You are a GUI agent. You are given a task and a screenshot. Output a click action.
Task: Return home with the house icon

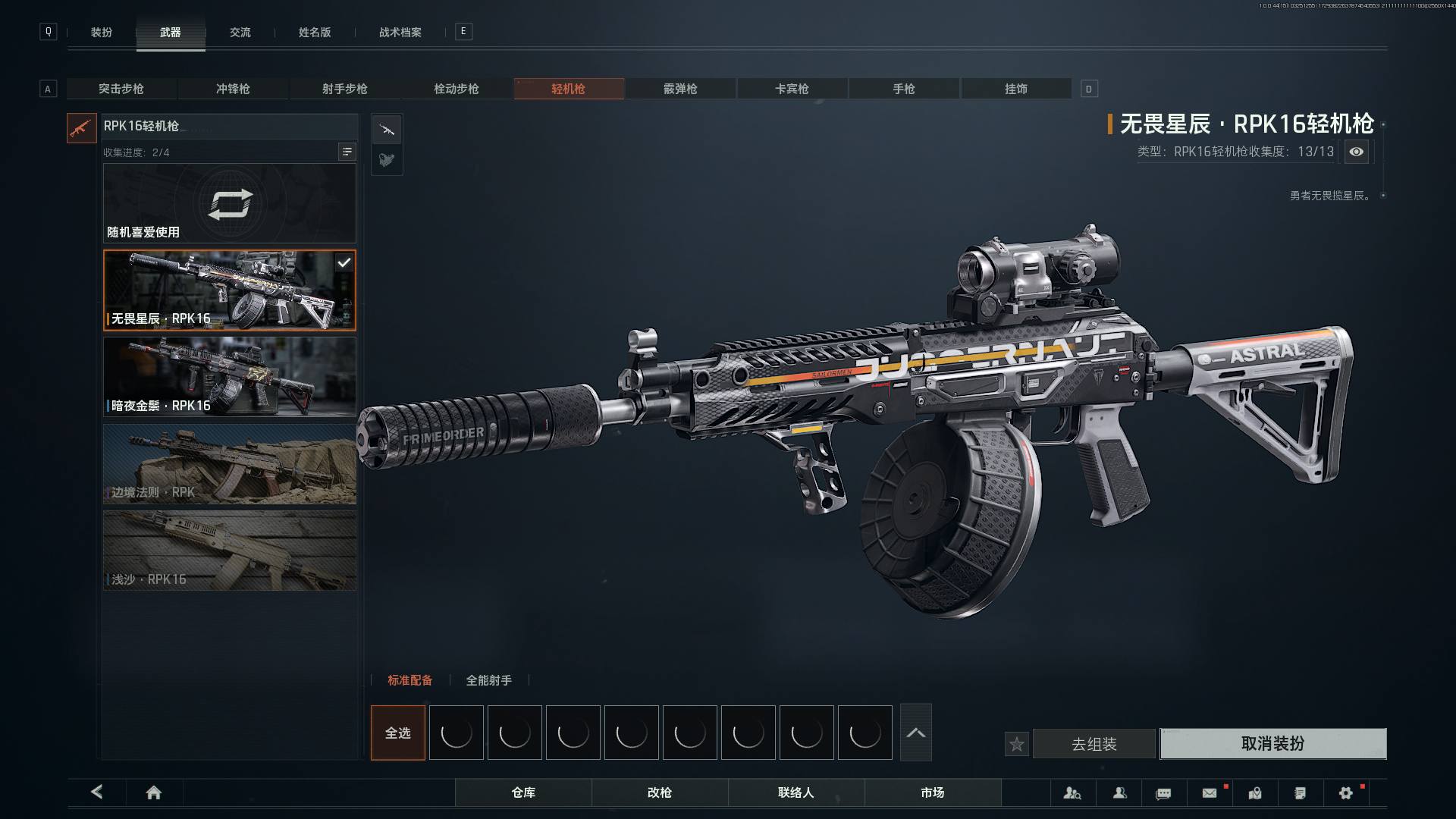click(154, 792)
